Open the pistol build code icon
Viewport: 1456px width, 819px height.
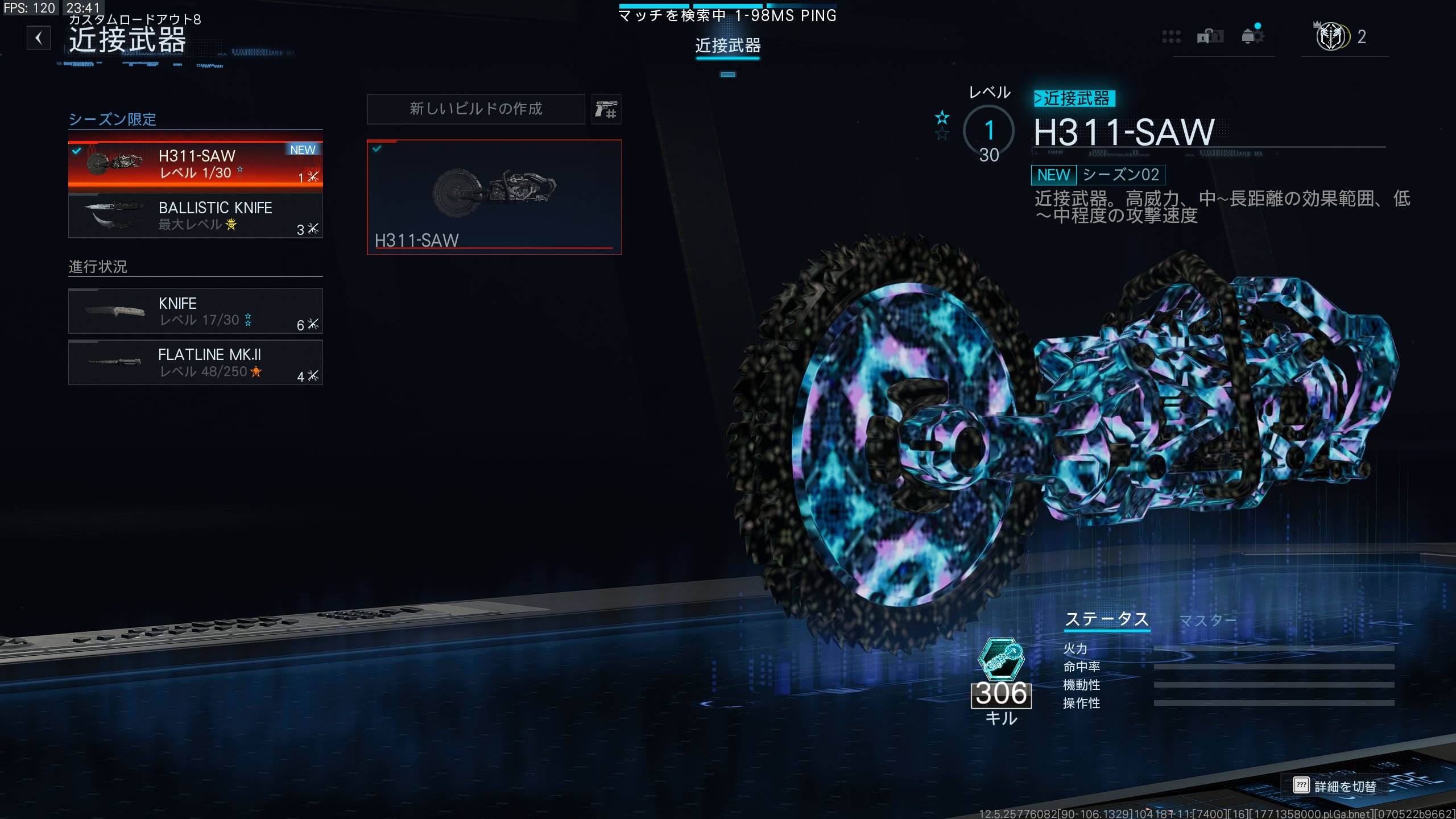[606, 109]
